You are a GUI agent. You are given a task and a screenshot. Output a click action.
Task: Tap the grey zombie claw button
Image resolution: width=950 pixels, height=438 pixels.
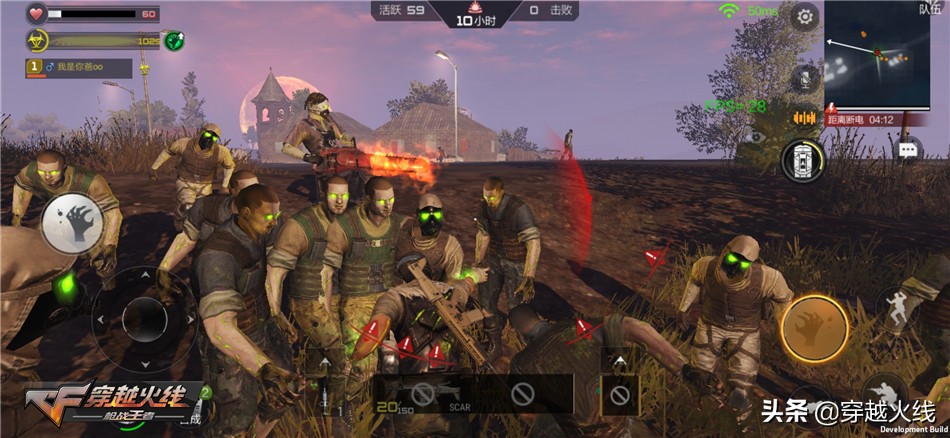tap(70, 222)
